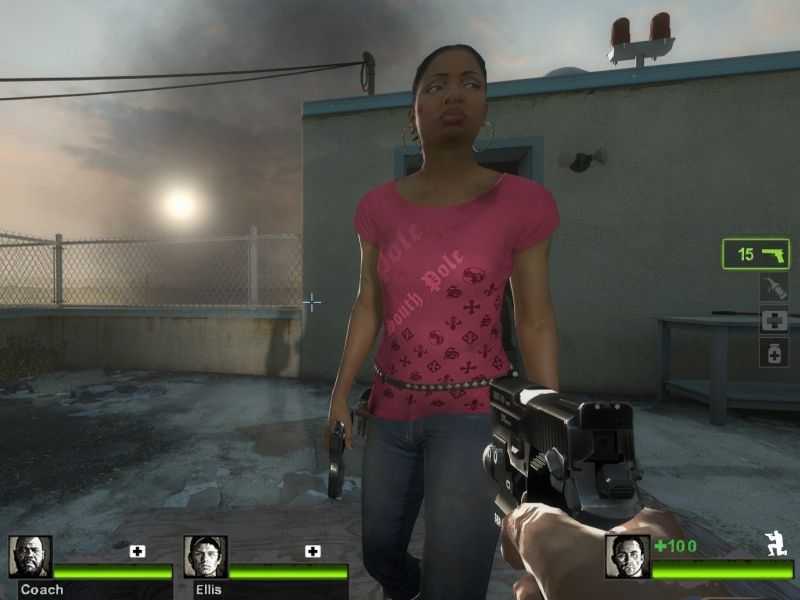Image resolution: width=800 pixels, height=600 pixels.
Task: Choose the molotov throwable slot
Action: point(774,288)
